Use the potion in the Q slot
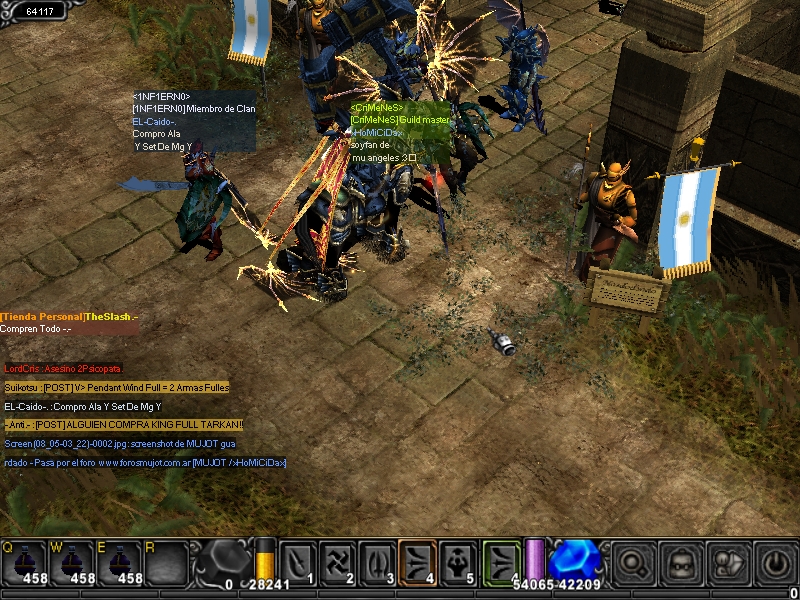Screen dimensions: 800x600 pyautogui.click(x=24, y=561)
